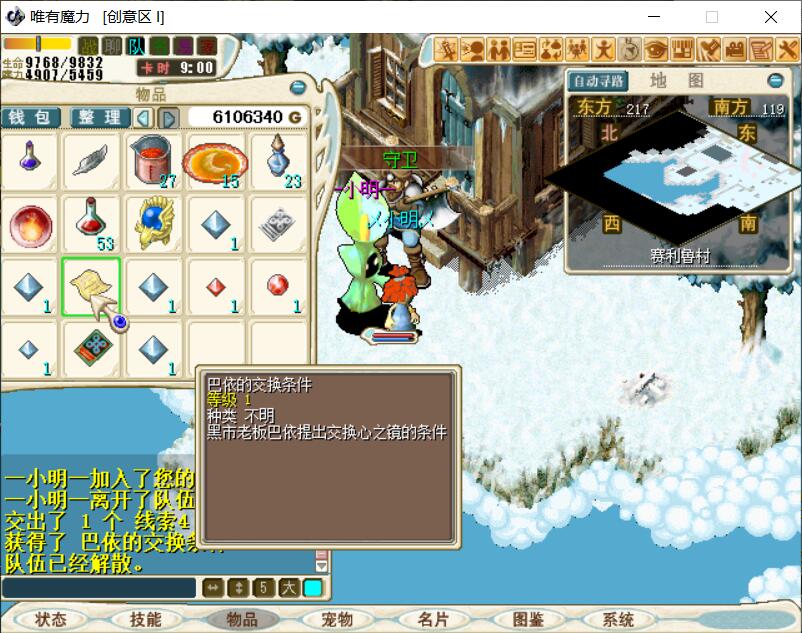Minimize the 物品 inventory panel
This screenshot has width=802, height=633.
click(297, 88)
